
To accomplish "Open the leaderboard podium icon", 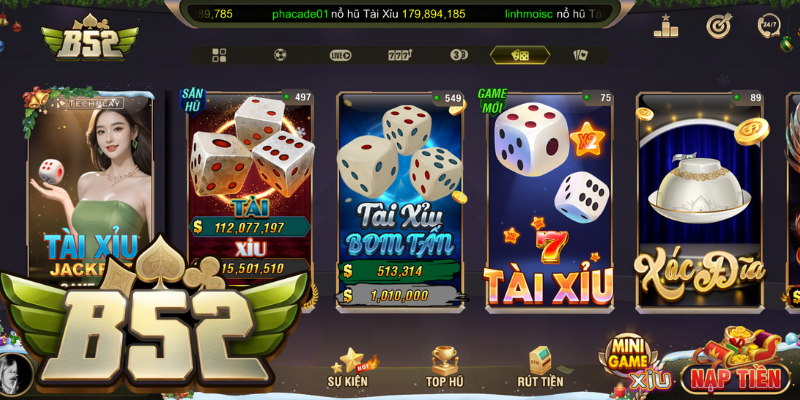I will click(666, 26).
